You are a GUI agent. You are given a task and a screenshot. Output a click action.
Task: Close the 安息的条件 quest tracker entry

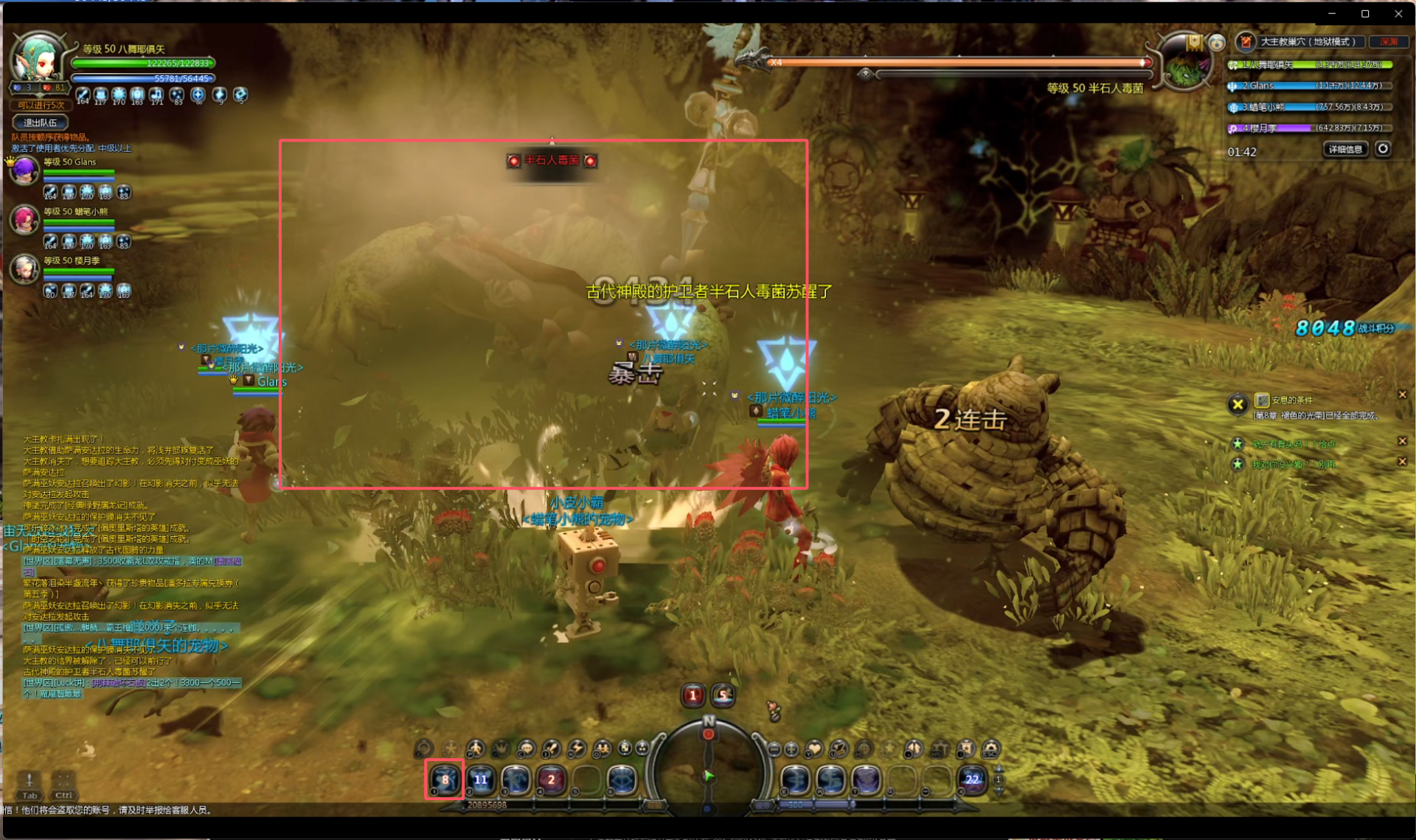(x=1402, y=395)
